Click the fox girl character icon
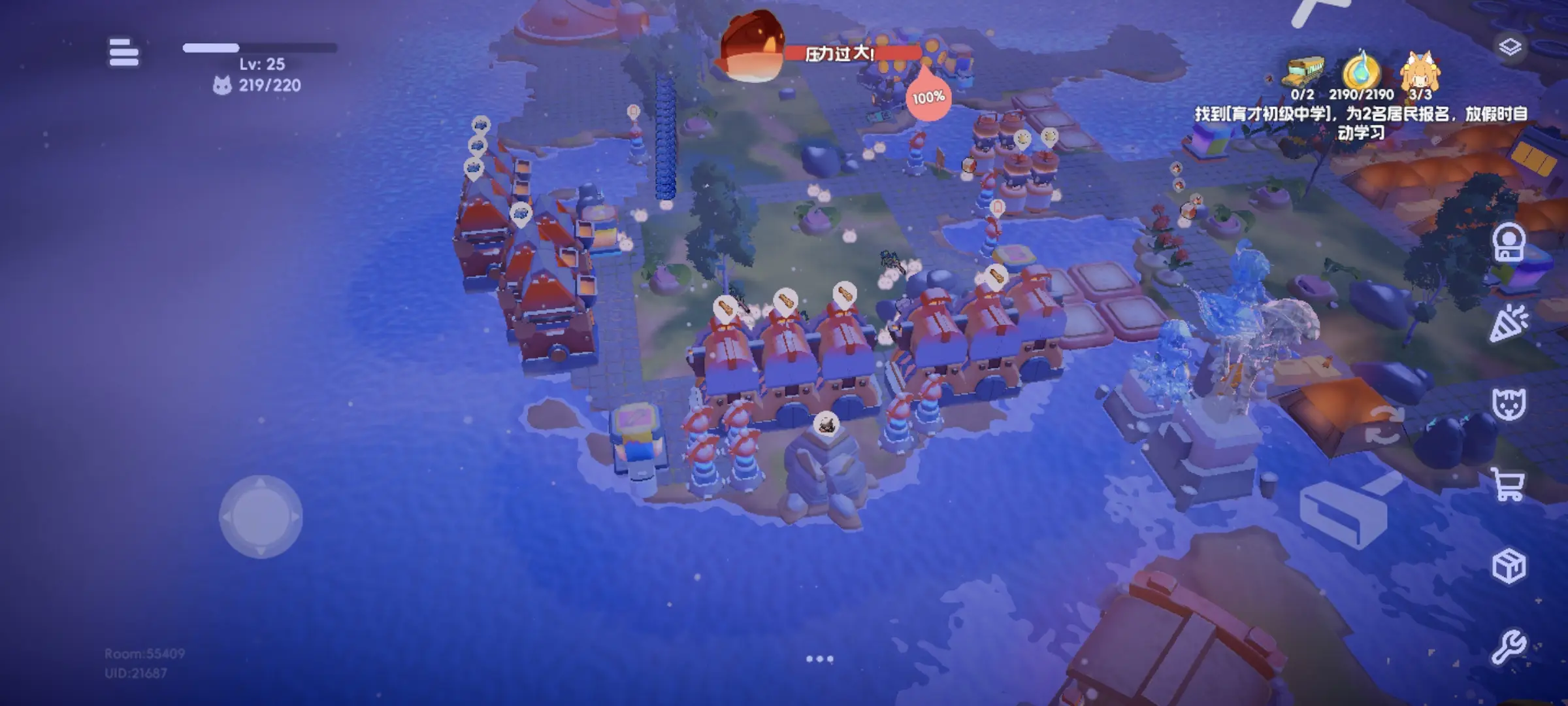Image resolution: width=1568 pixels, height=706 pixels. tap(1420, 72)
